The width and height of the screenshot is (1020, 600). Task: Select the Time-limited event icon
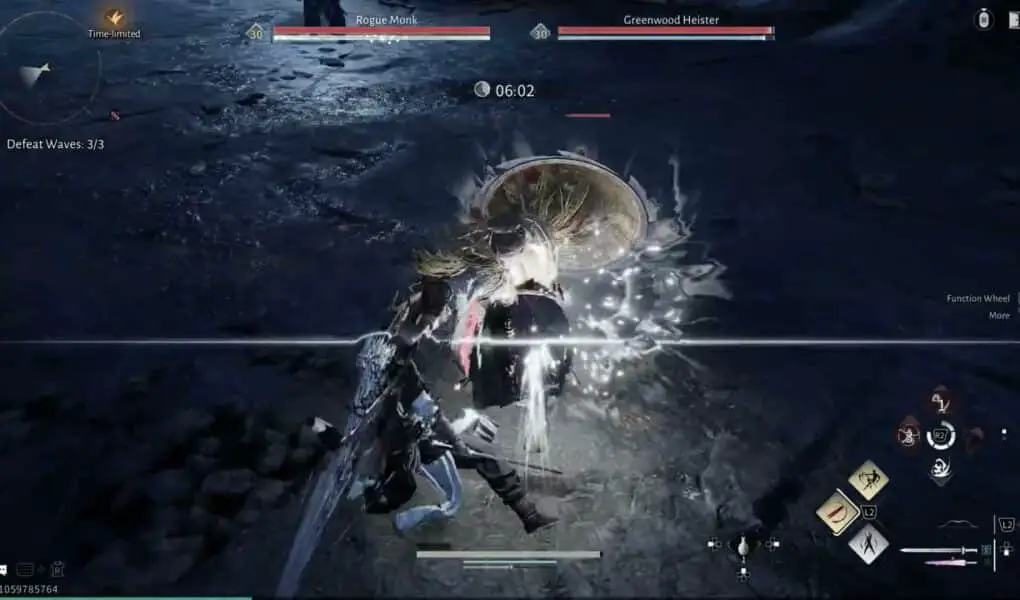tap(114, 18)
